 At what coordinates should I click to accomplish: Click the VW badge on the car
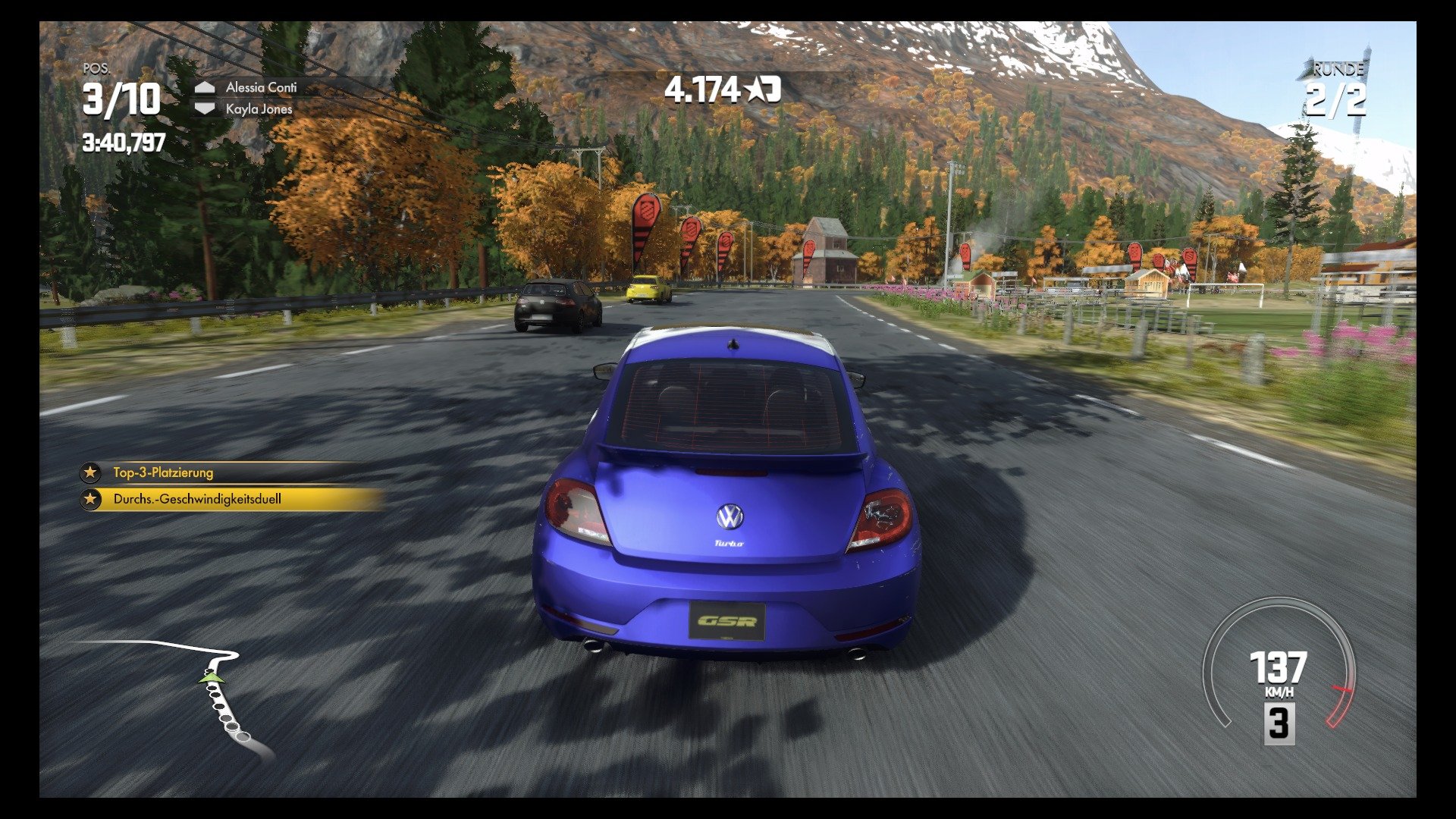(x=729, y=517)
